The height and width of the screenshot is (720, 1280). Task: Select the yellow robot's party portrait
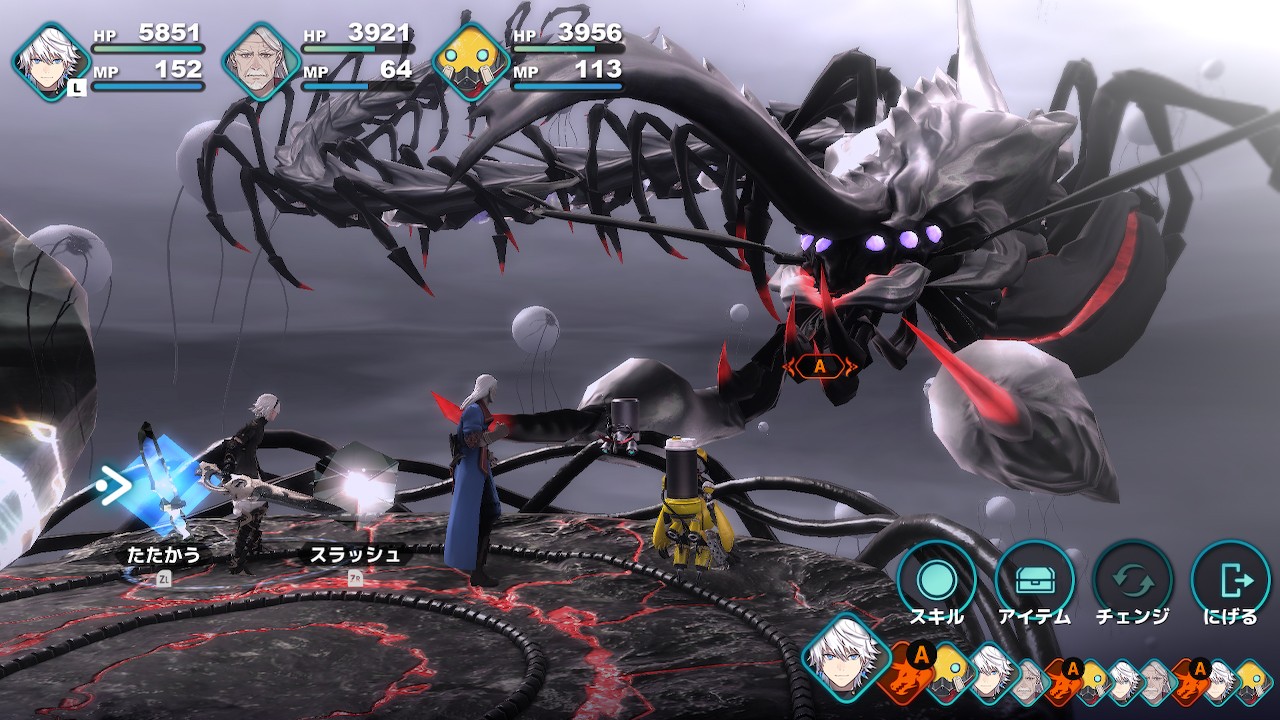(x=470, y=61)
